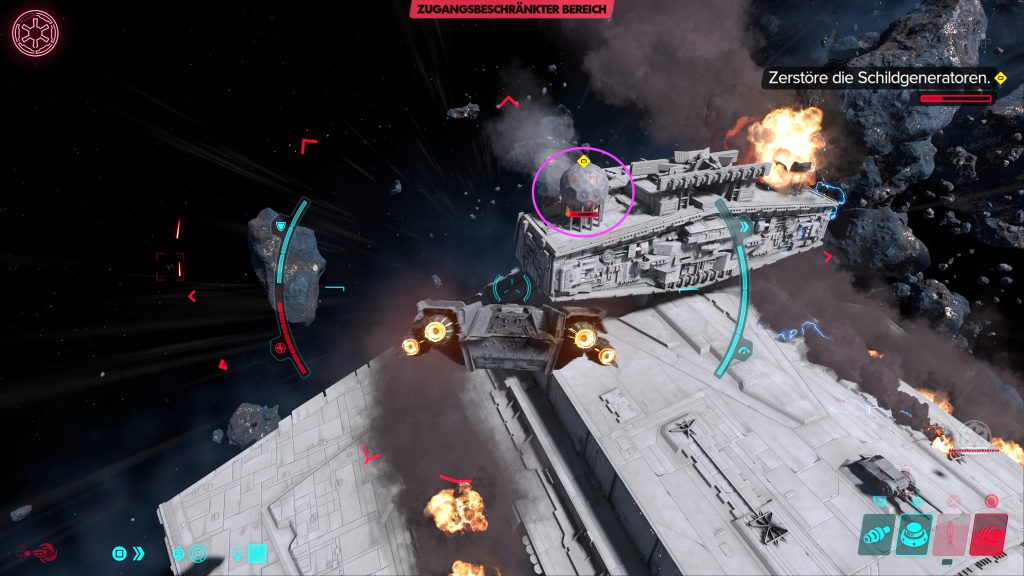This screenshot has height=576, width=1024.
Task: Click the yellow diamond marker above the shield generator
Action: pyautogui.click(x=584, y=160)
